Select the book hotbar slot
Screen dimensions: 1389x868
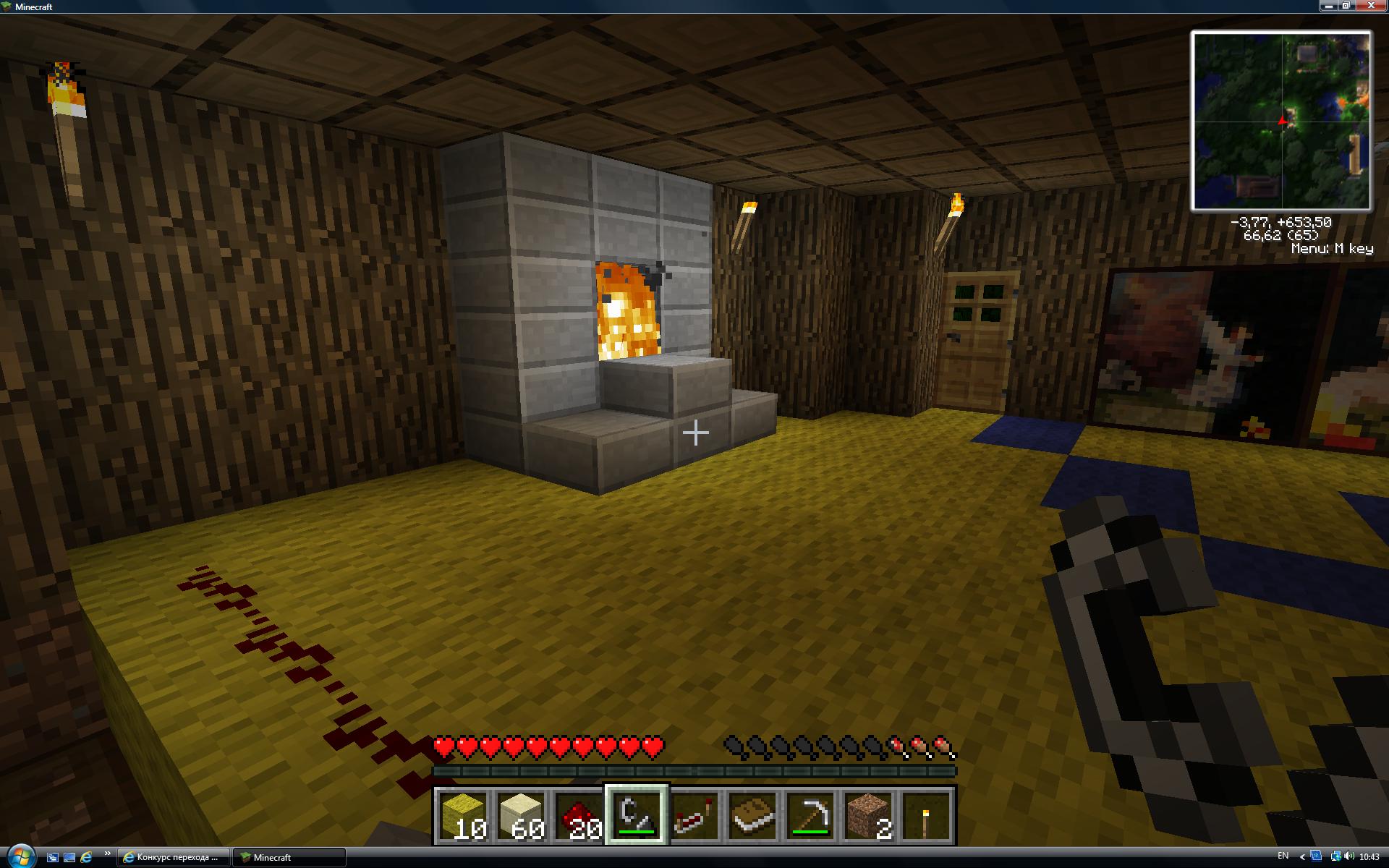click(x=752, y=815)
